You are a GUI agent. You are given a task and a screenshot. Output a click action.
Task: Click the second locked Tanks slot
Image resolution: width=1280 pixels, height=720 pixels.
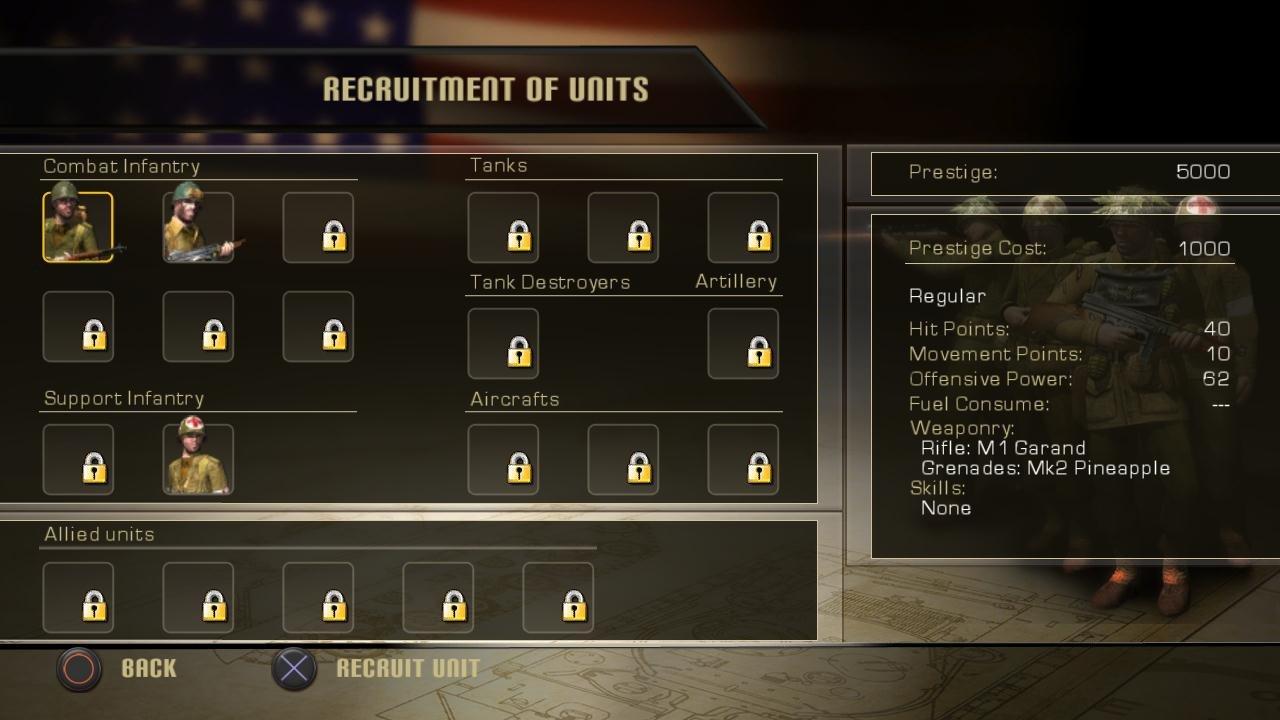pyautogui.click(x=623, y=227)
